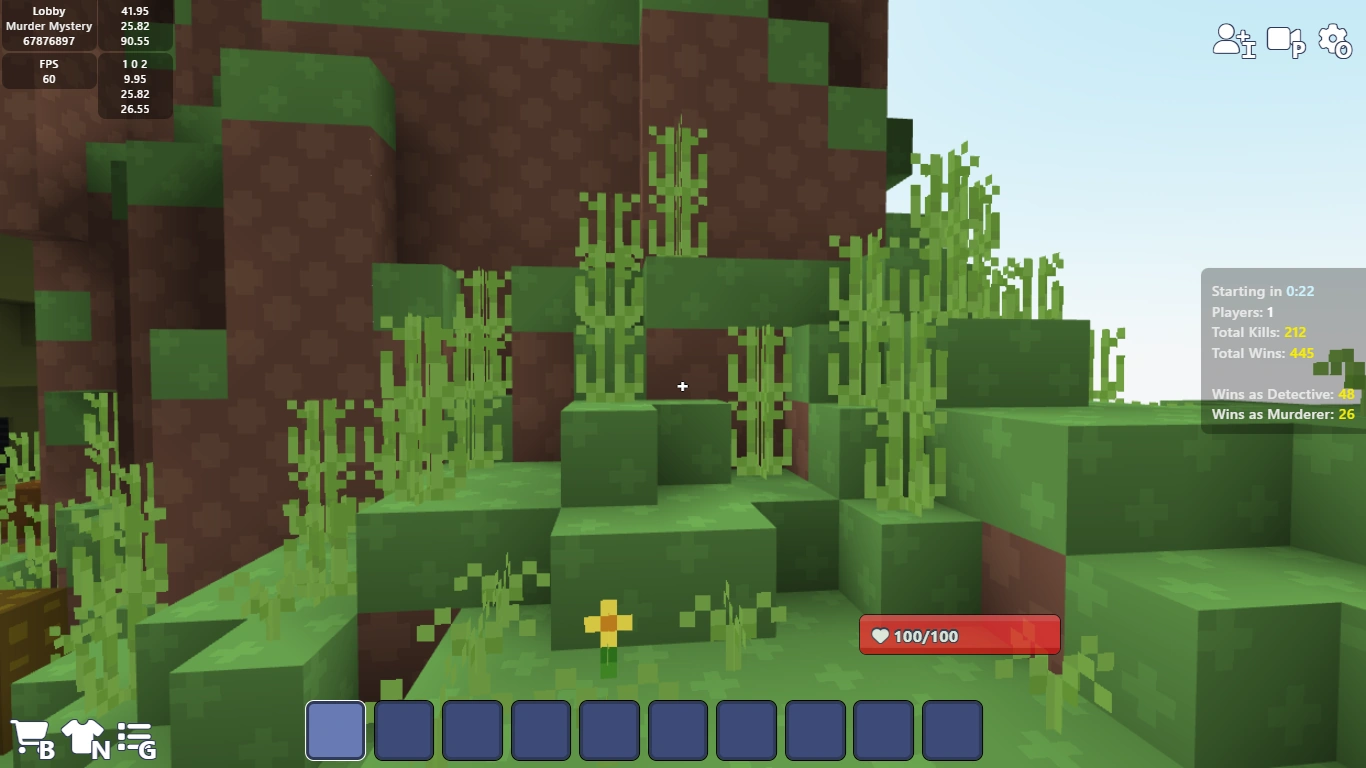The width and height of the screenshot is (1366, 768).
Task: Select the last hotbar slot
Action: click(952, 730)
